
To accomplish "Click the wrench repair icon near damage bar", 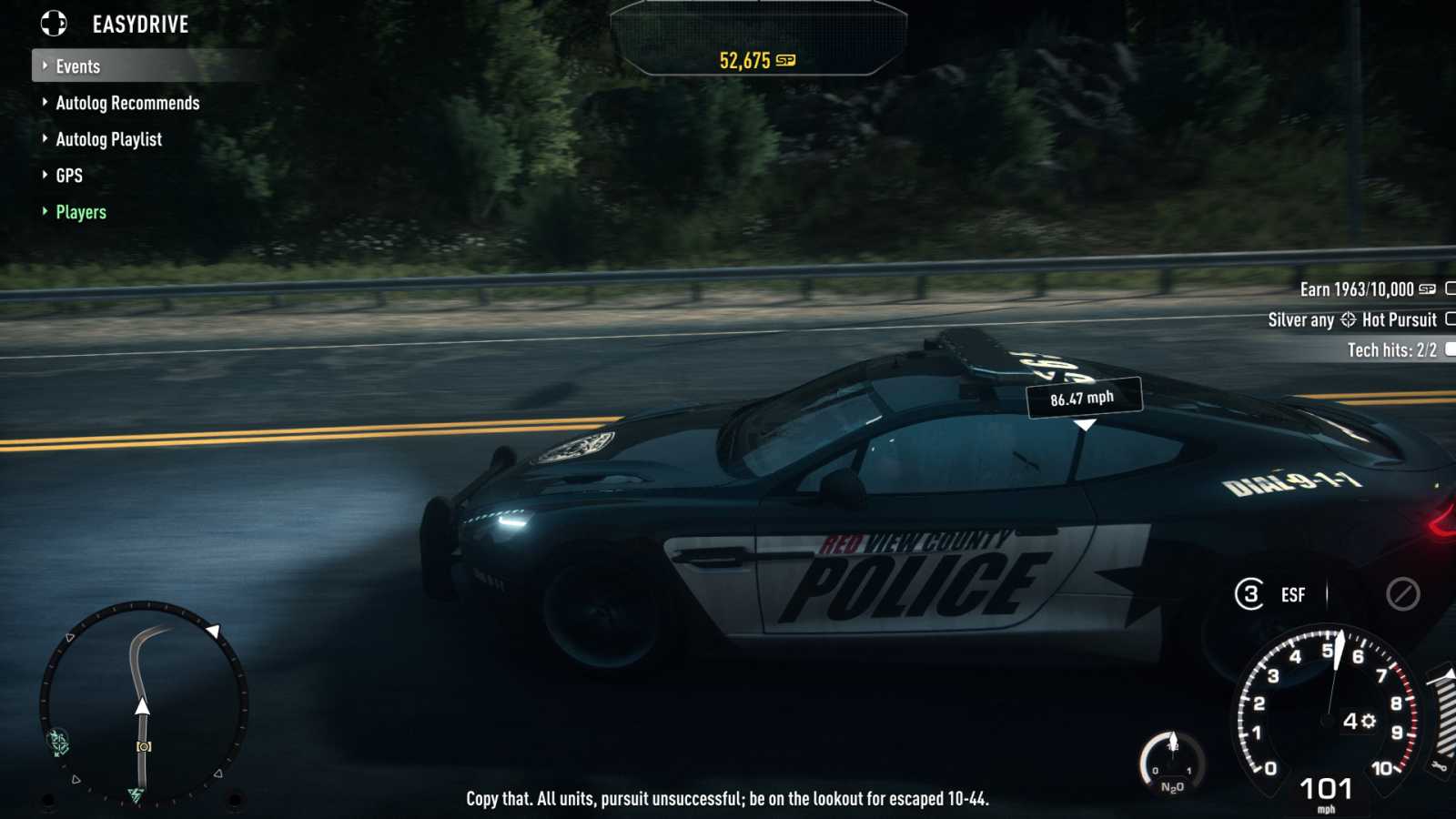I will point(1441,767).
